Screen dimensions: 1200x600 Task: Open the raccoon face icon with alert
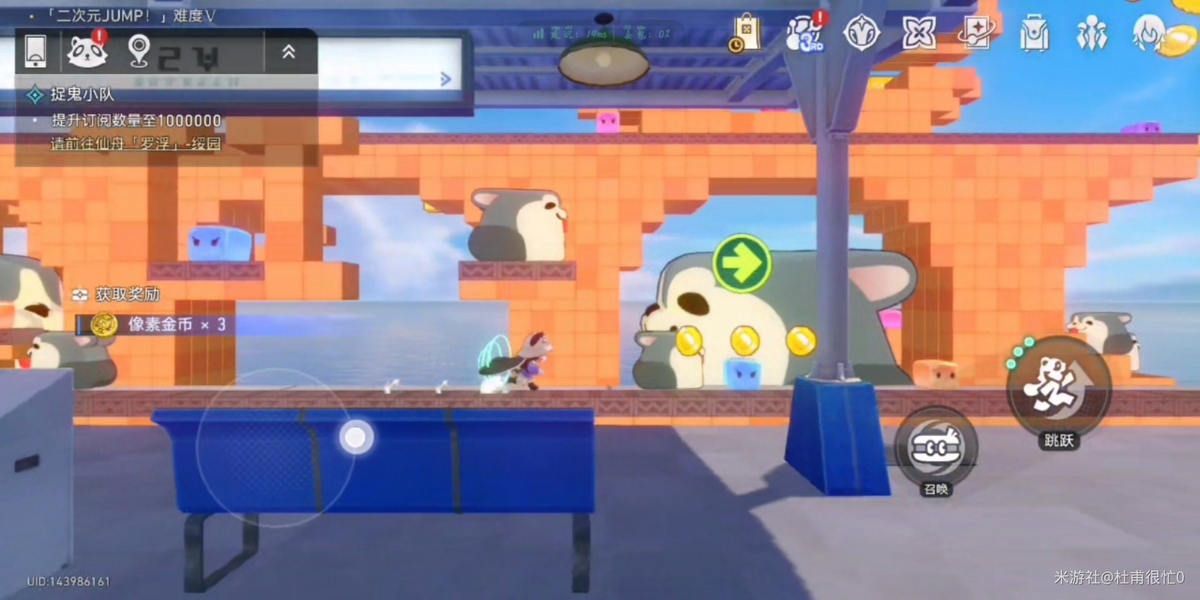click(88, 51)
